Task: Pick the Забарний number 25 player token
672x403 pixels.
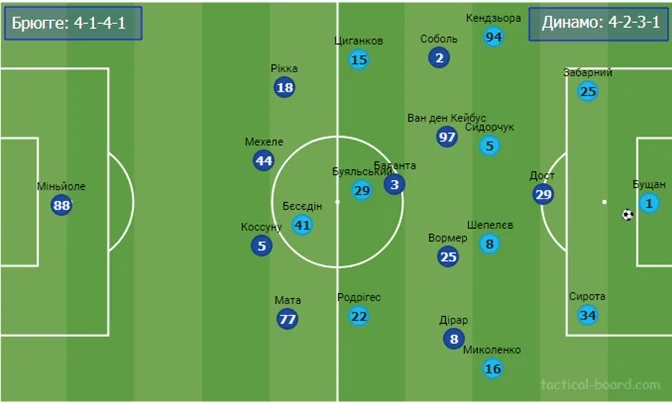Action: click(588, 92)
